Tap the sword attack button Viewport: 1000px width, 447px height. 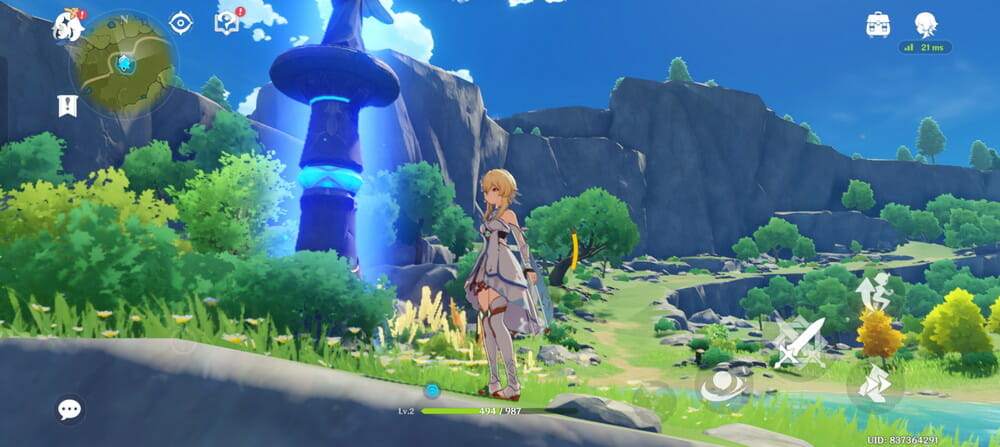click(x=798, y=343)
